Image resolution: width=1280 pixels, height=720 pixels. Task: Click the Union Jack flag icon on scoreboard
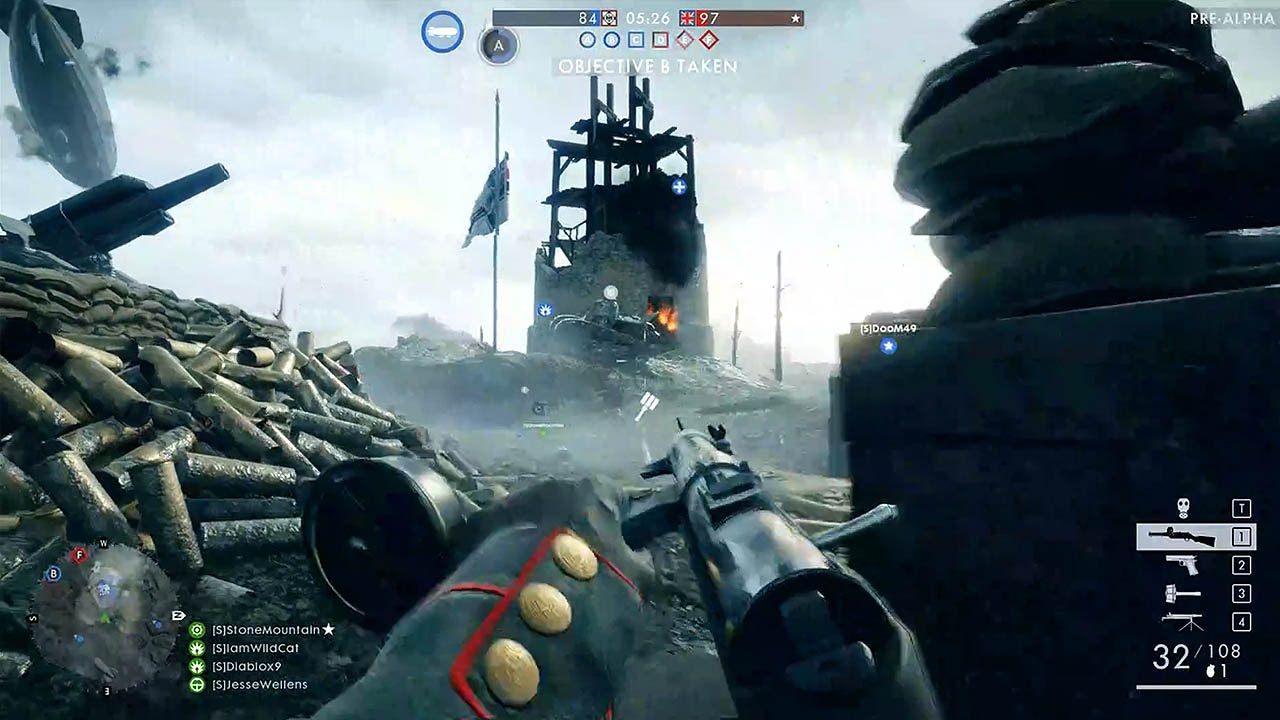(x=686, y=19)
